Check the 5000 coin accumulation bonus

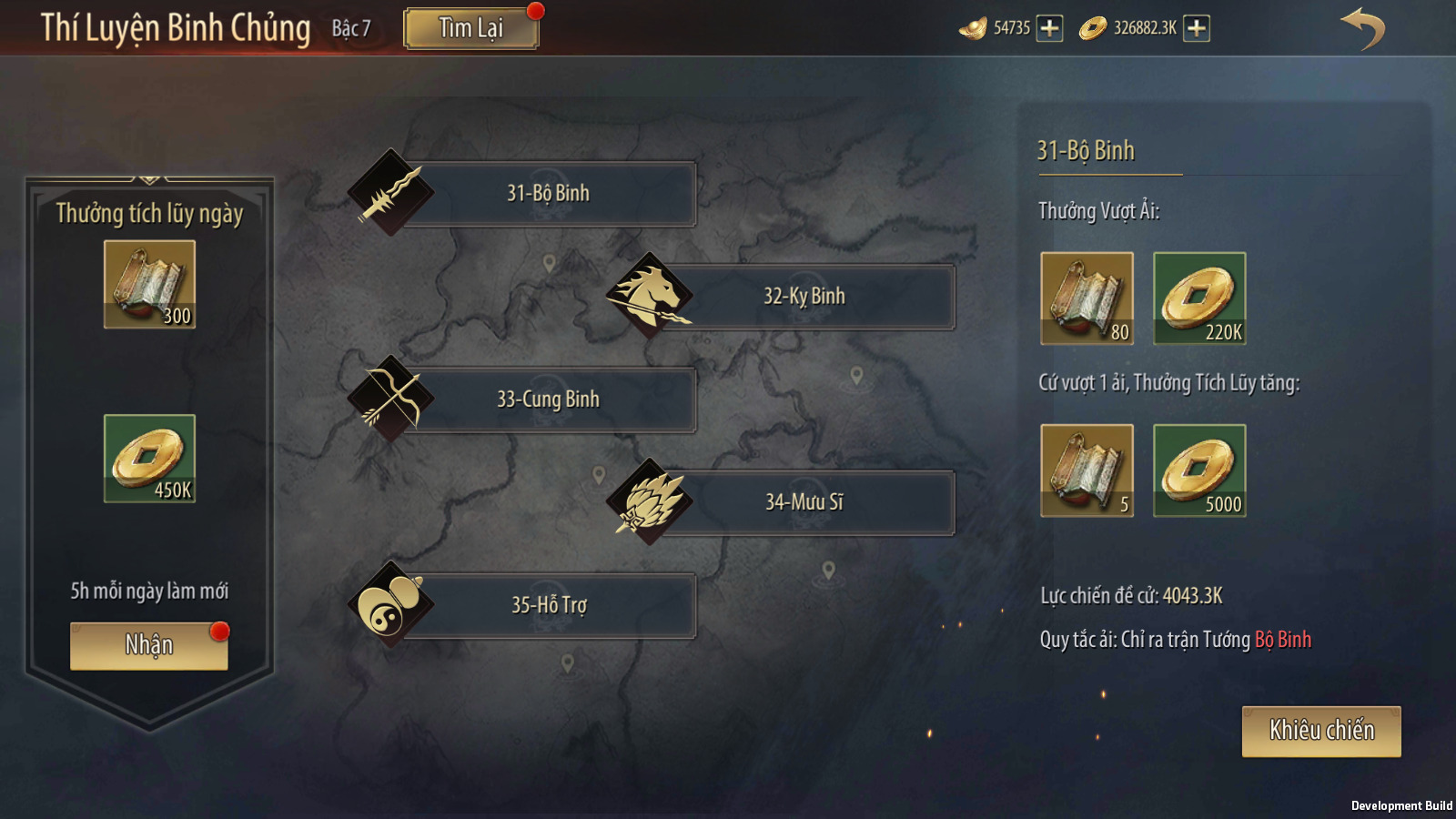[x=1199, y=470]
